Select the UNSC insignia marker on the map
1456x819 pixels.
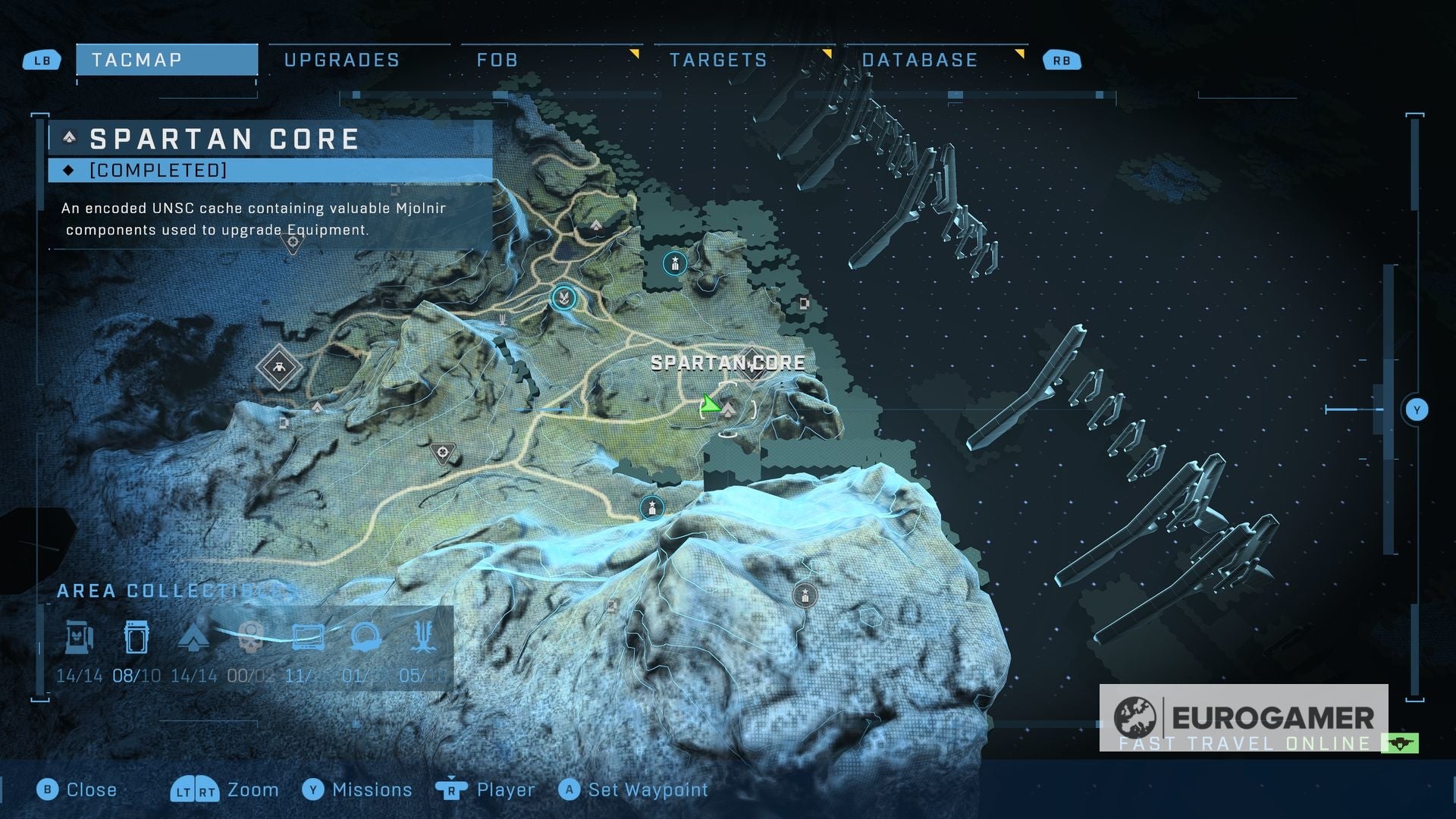point(565,299)
